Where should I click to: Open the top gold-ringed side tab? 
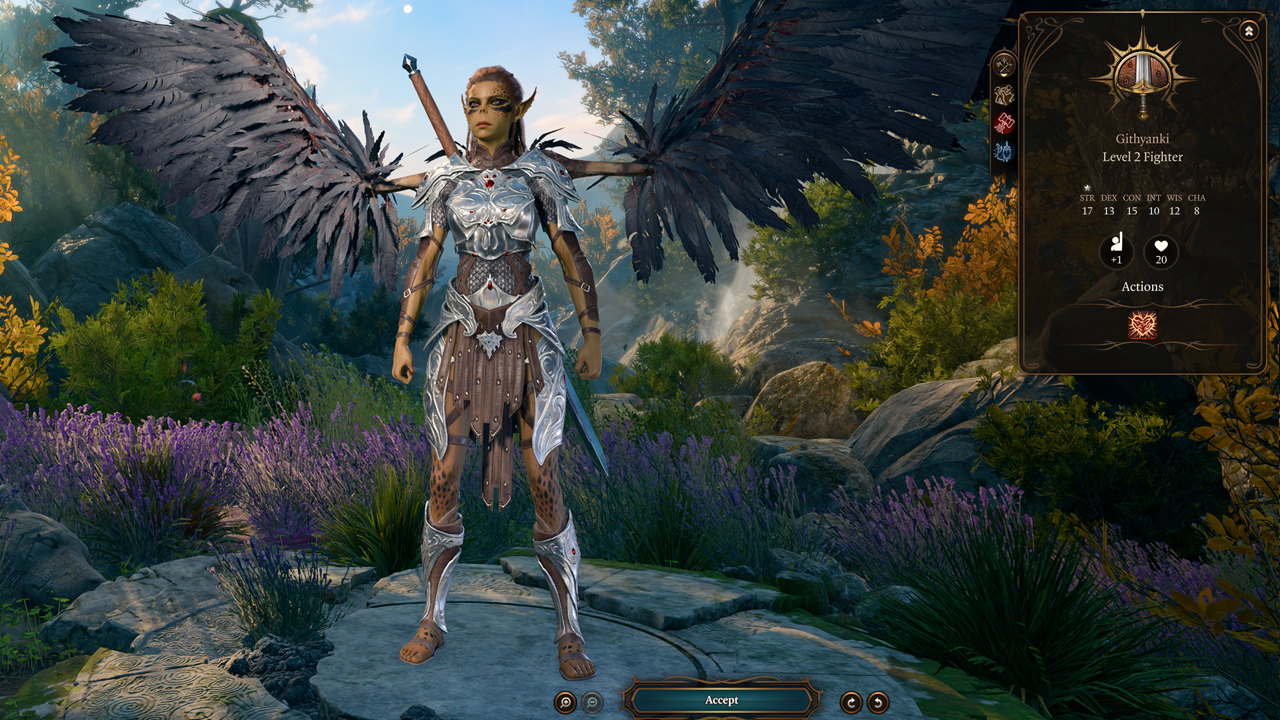click(x=1004, y=65)
